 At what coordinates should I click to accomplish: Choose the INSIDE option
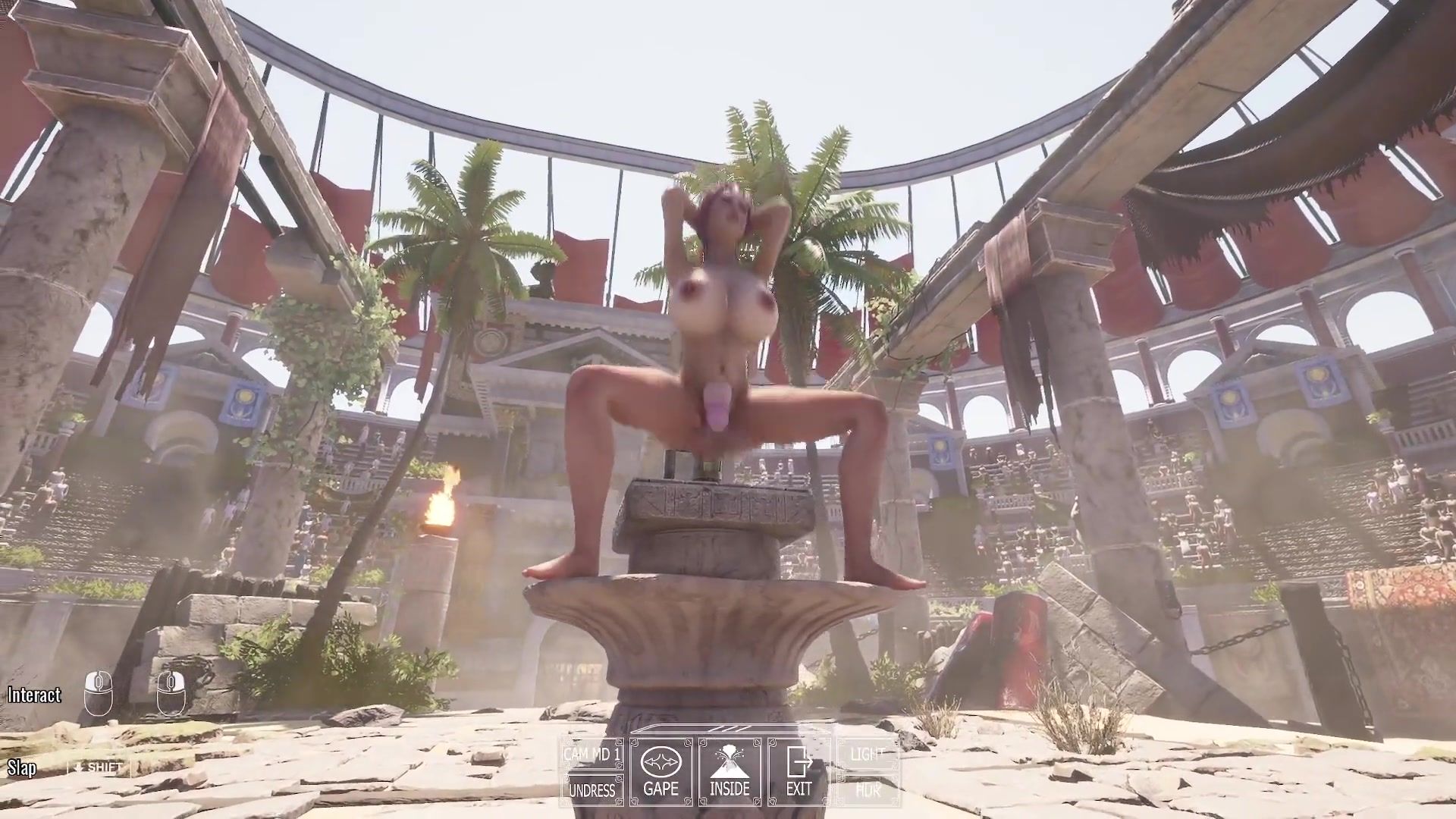730,771
